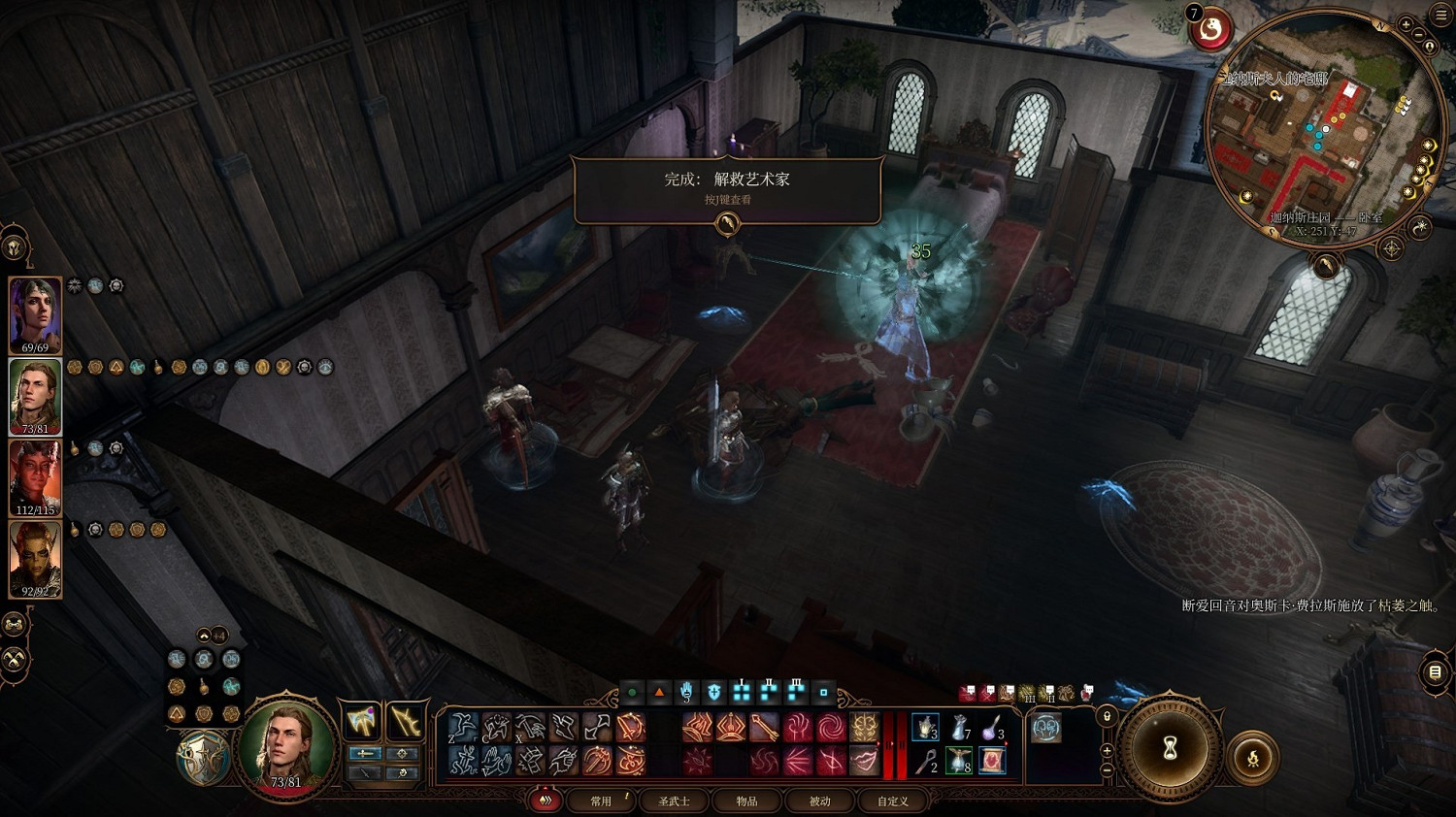1456x817 pixels.
Task: Select Karlach's red-skinned portrait
Action: [36, 479]
